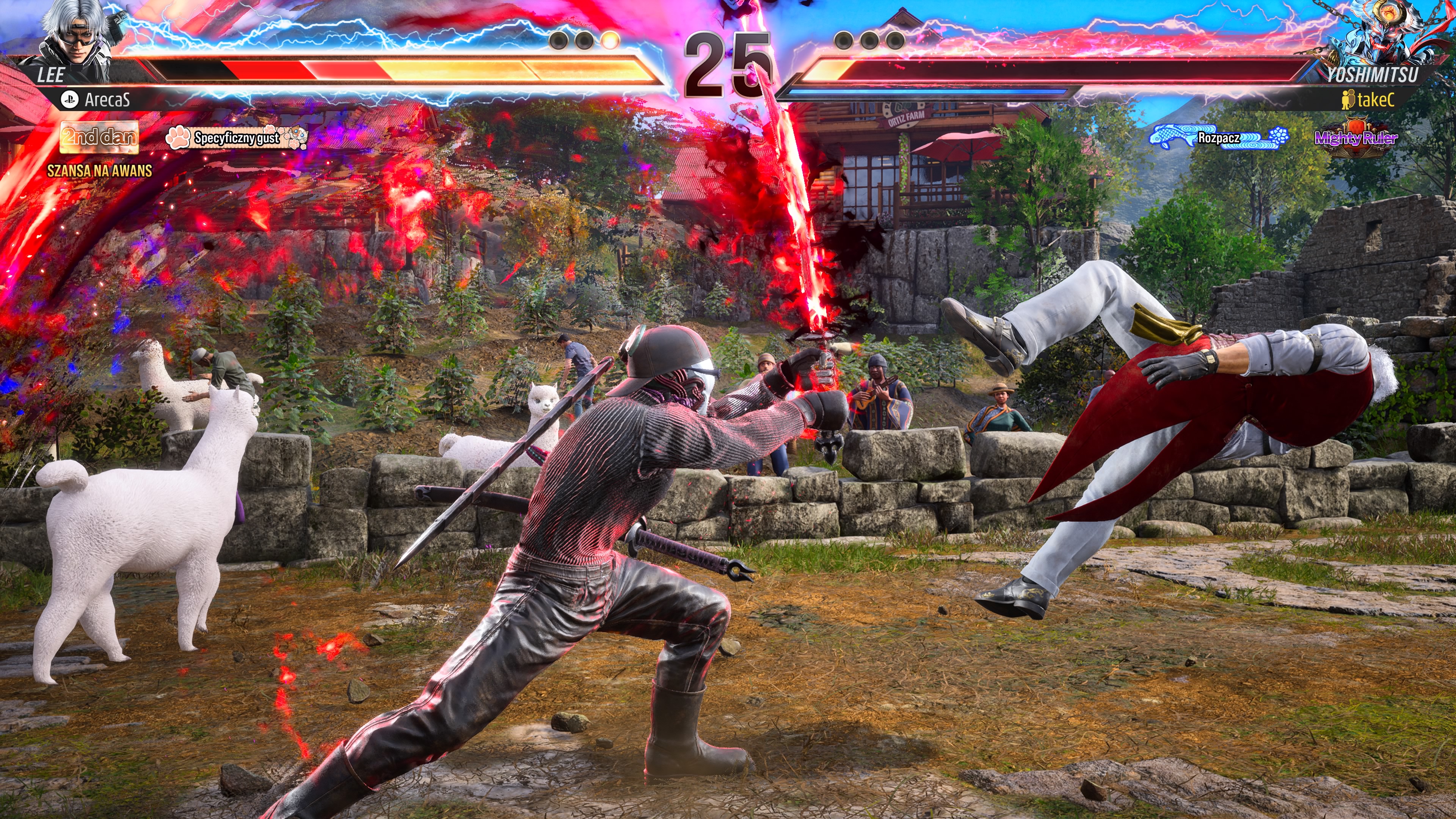Click the Rozpacz title plate
The width and height of the screenshot is (1456, 819).
(x=1219, y=138)
